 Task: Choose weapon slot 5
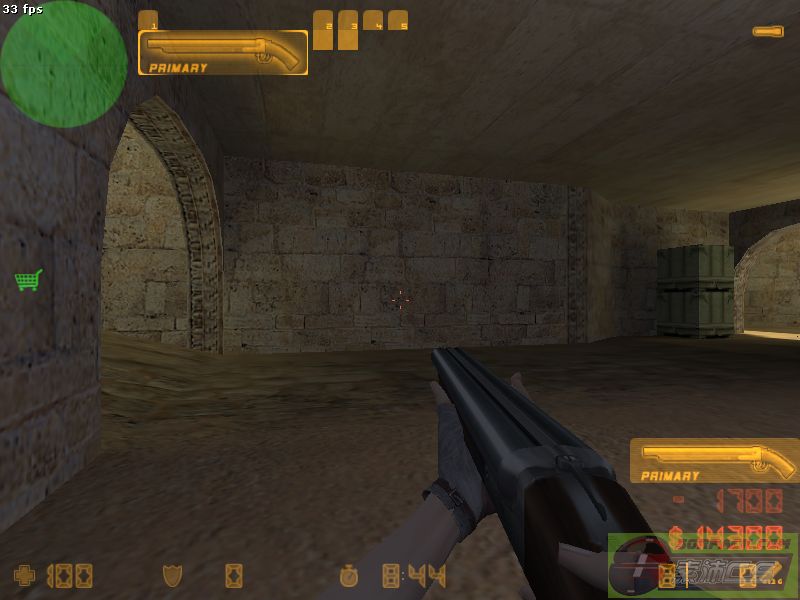398,21
